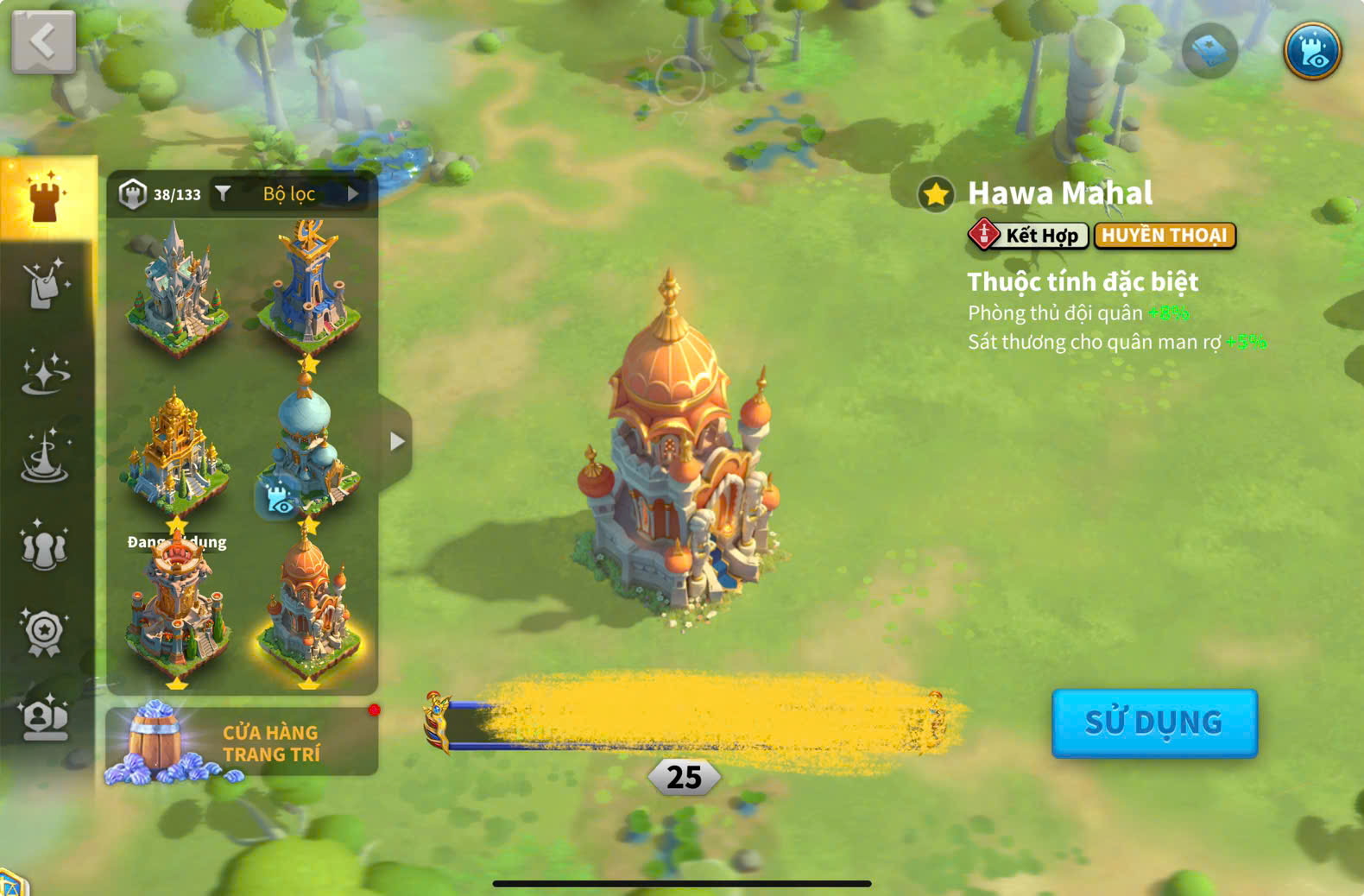
Task: Open the group of people silhouettes tab
Action: click(x=45, y=546)
